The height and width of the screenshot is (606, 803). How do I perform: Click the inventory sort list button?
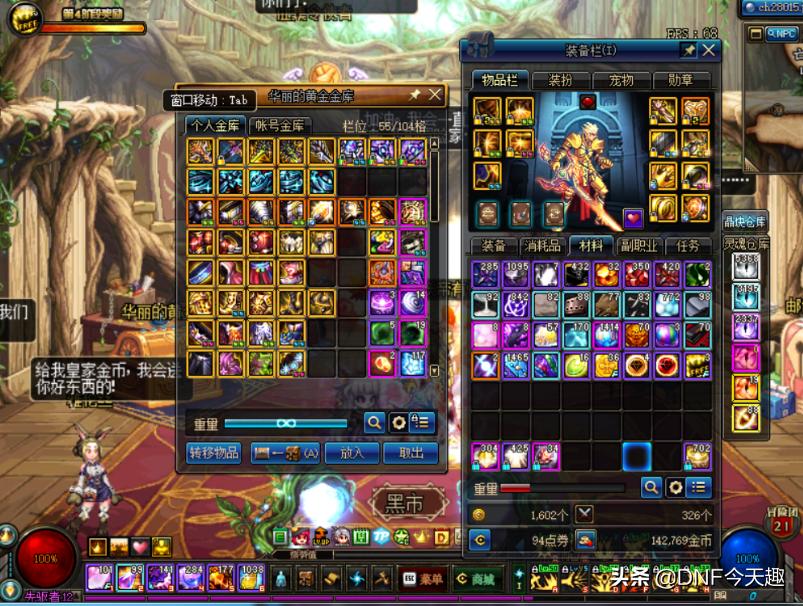pos(699,487)
